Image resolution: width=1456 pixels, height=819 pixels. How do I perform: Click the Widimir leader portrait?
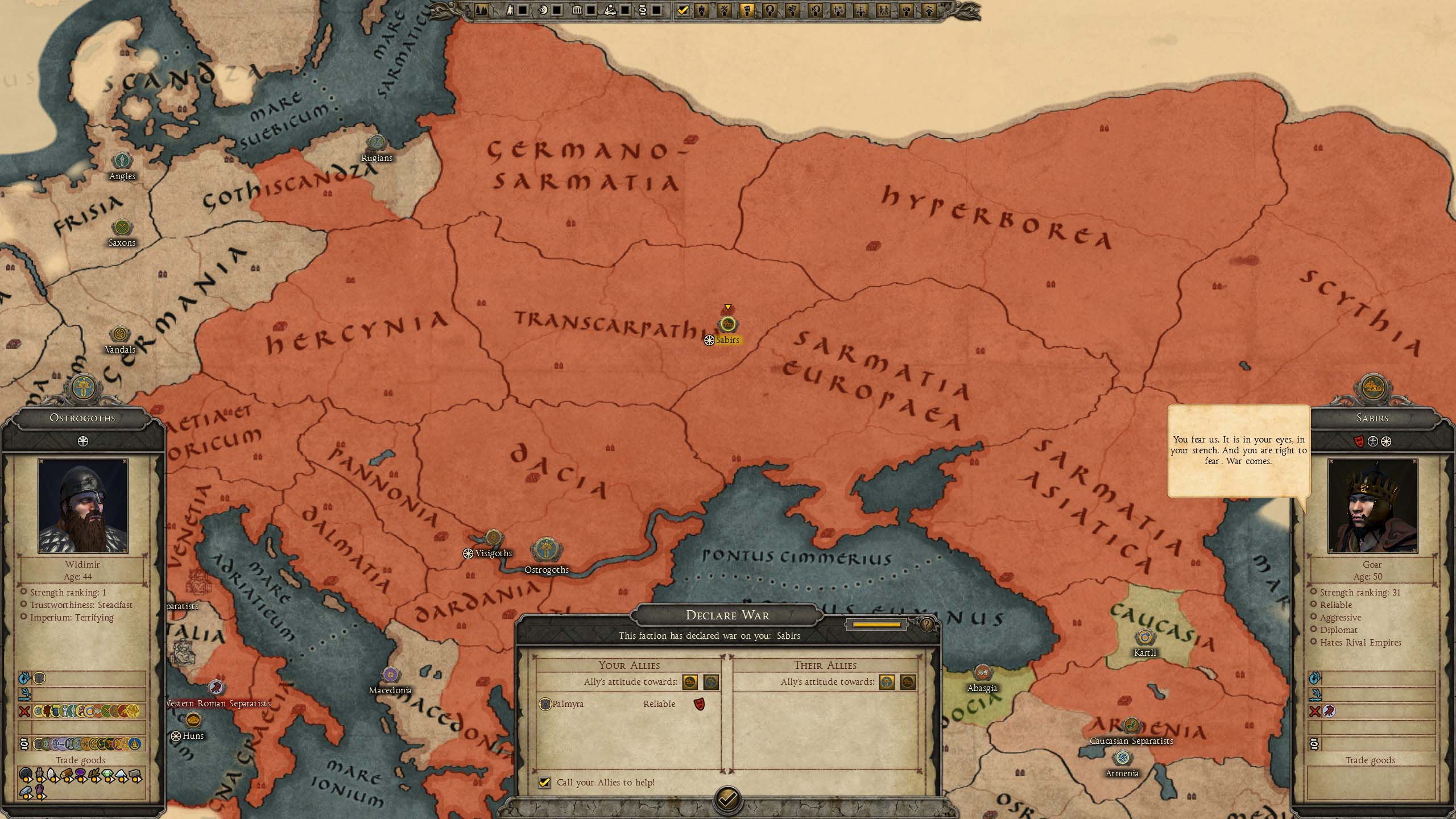click(x=83, y=506)
